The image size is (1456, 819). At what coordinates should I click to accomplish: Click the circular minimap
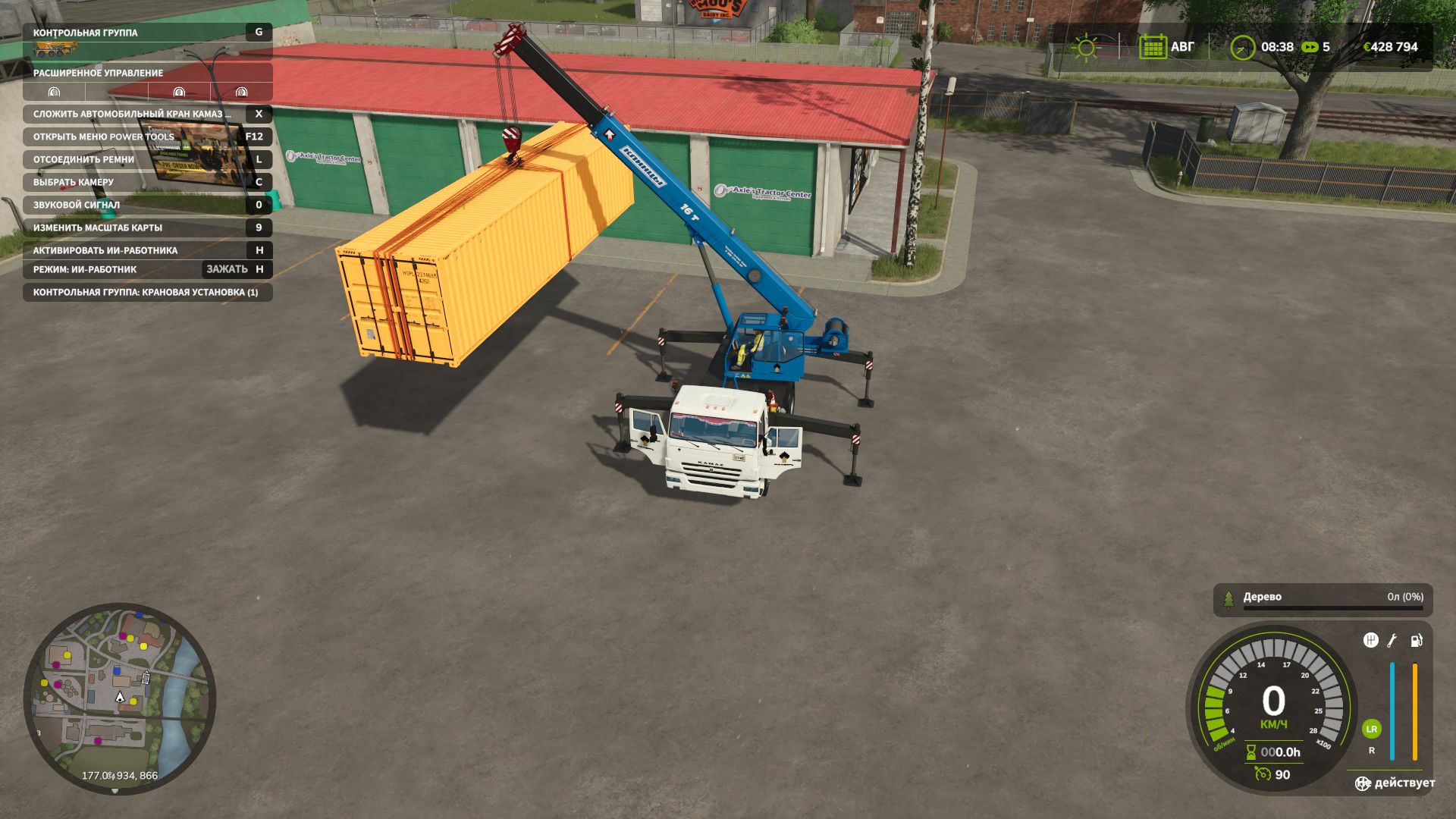(x=120, y=698)
